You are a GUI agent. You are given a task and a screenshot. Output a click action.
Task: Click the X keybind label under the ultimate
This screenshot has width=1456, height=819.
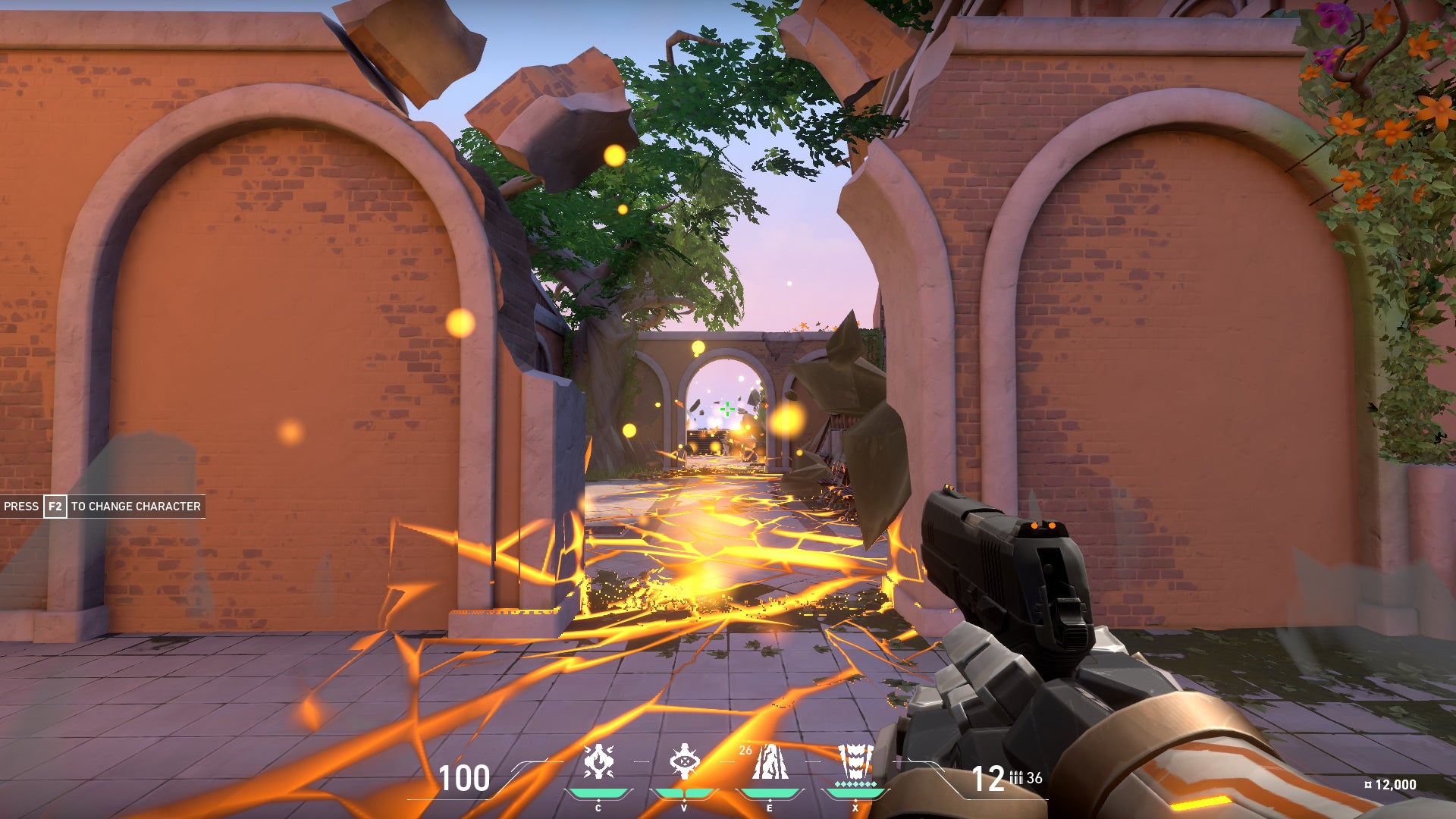pyautogui.click(x=855, y=808)
